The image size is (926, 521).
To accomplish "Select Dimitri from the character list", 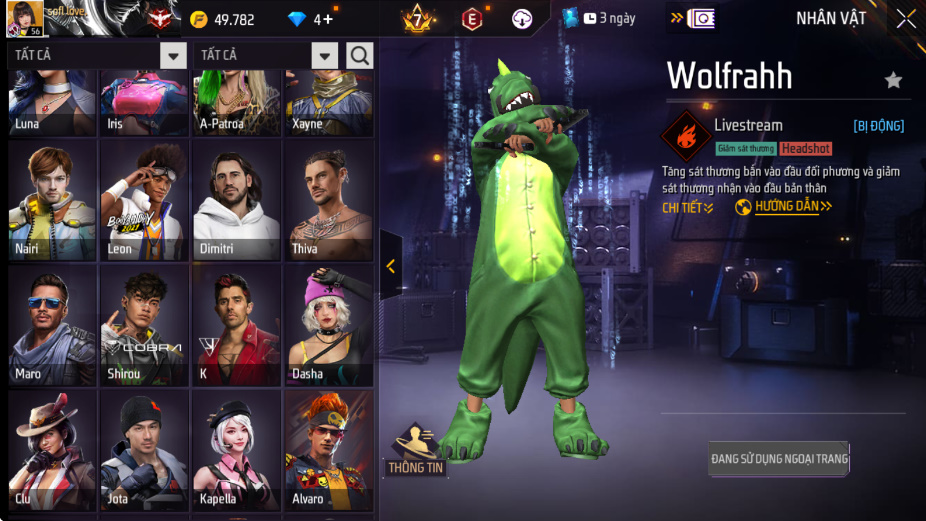I will [237, 202].
